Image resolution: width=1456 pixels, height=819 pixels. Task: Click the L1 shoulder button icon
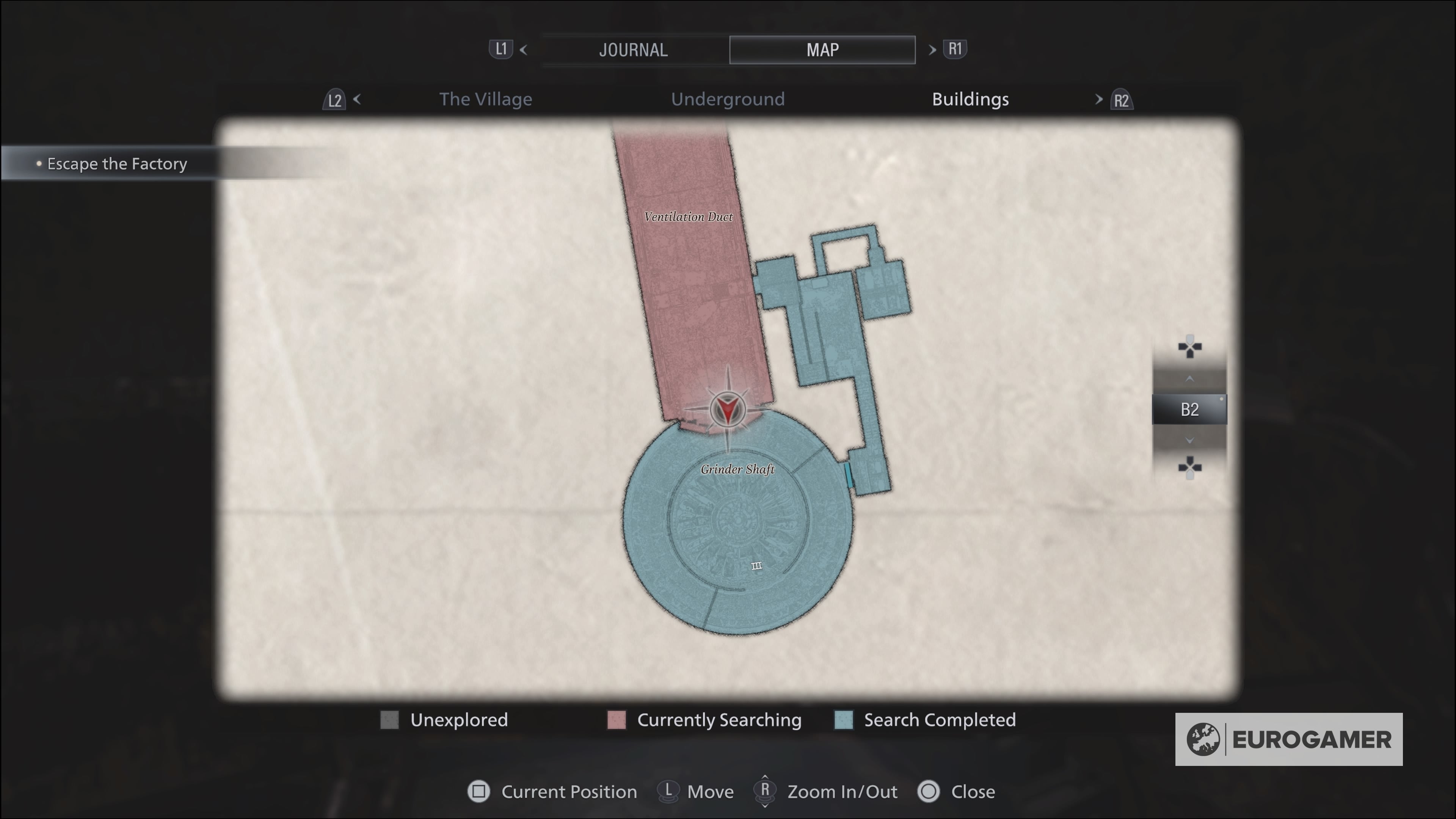coord(501,50)
